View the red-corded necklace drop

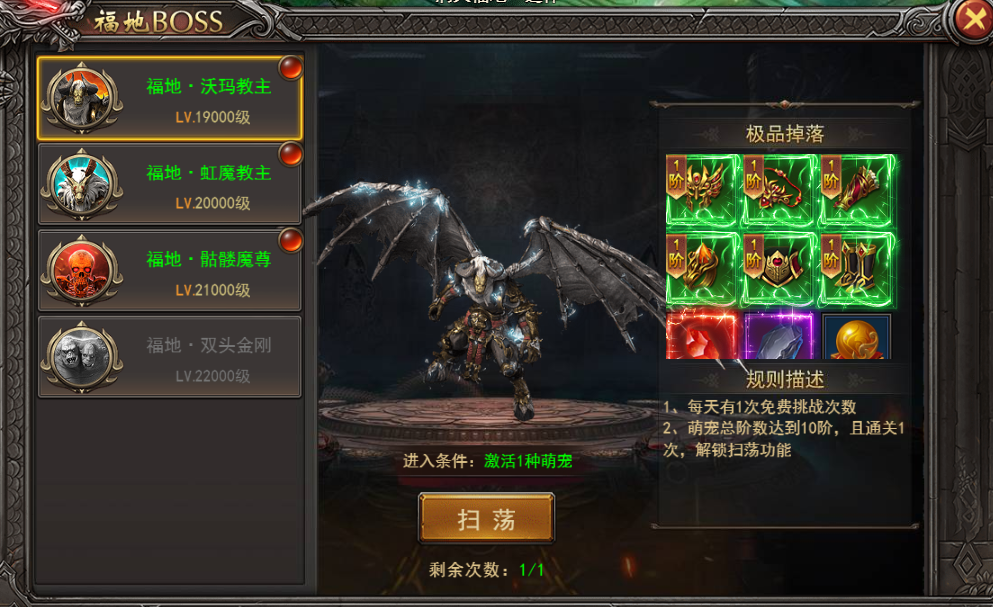pyautogui.click(x=779, y=190)
